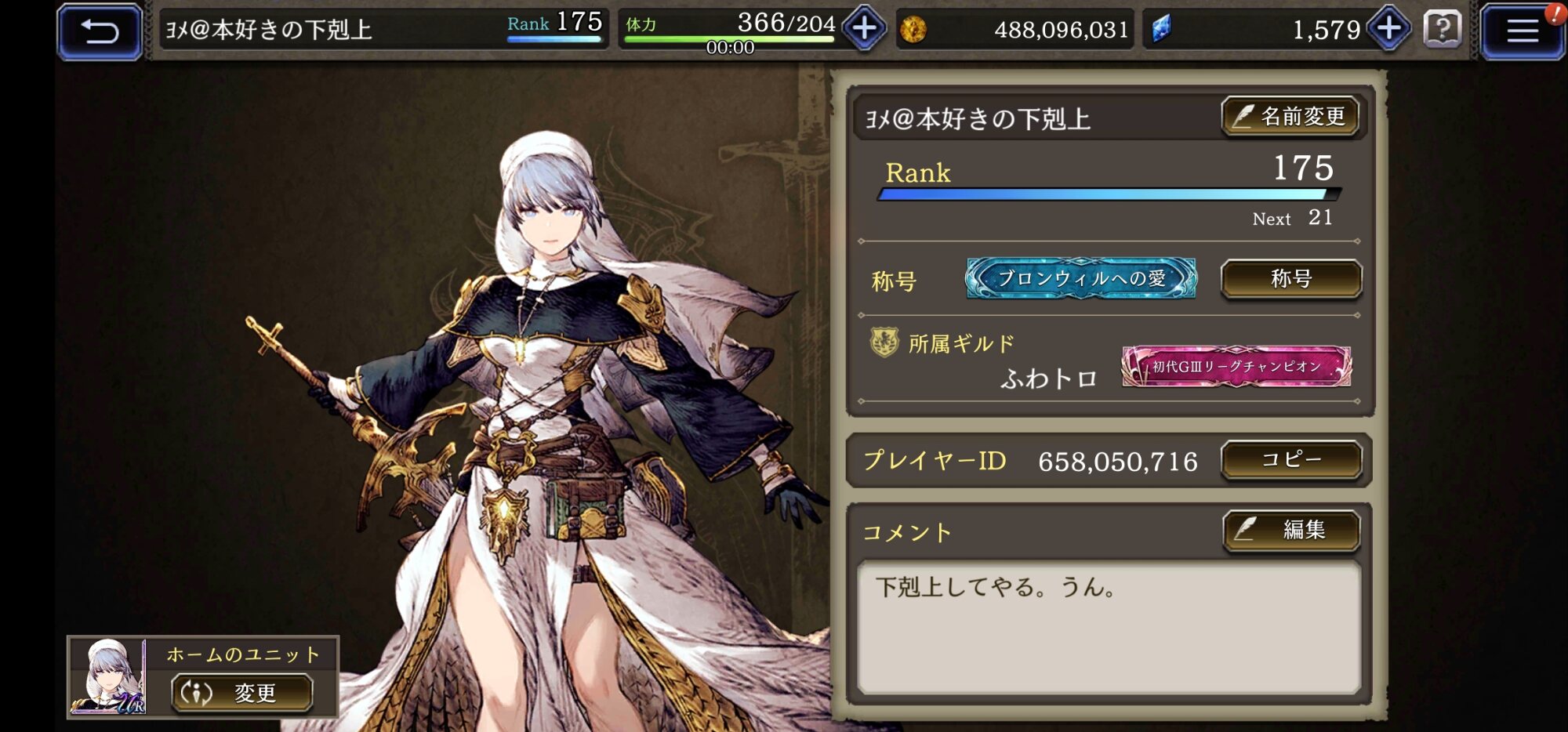
Task: Change the home unit with 変更
Action: pyautogui.click(x=242, y=693)
